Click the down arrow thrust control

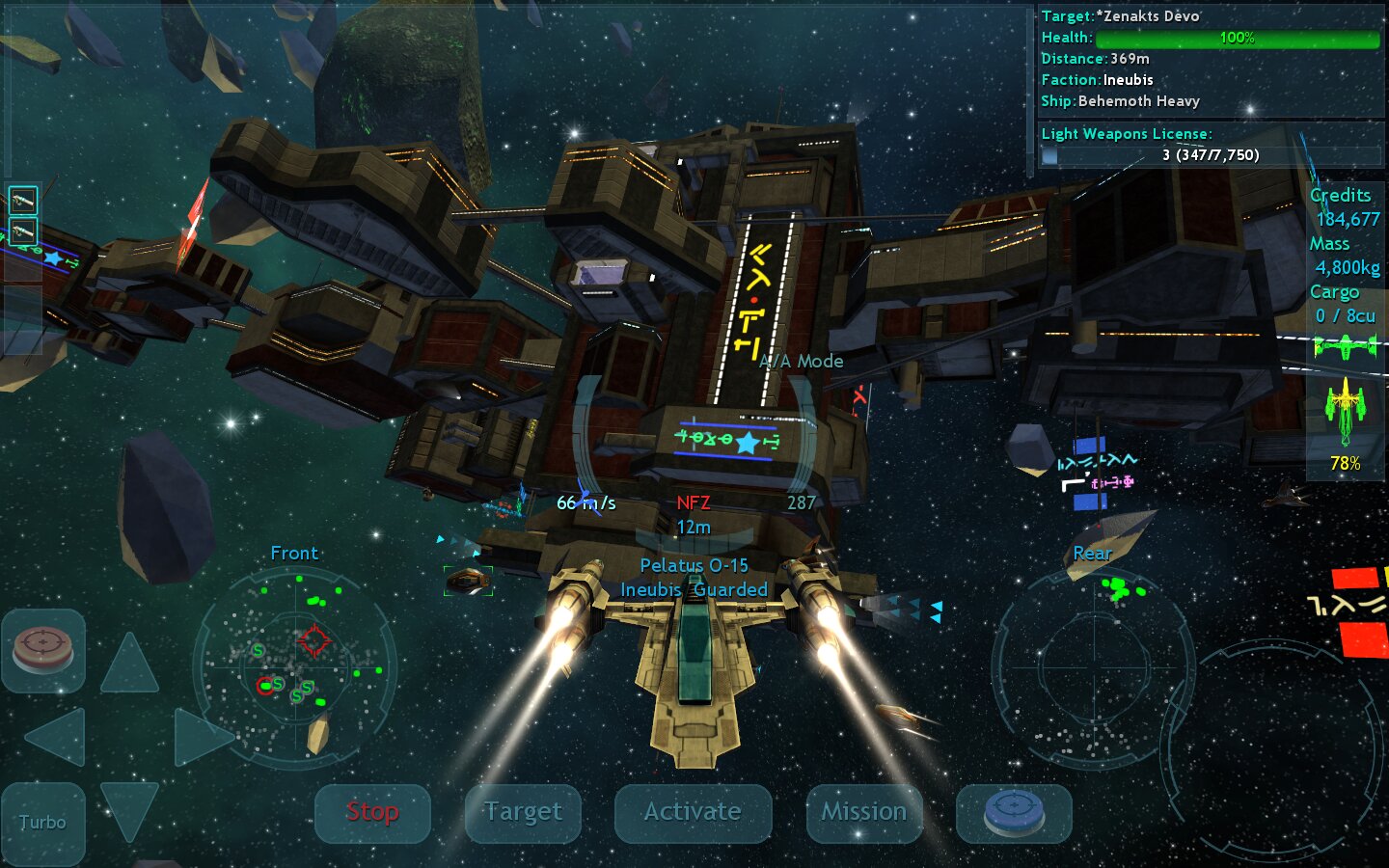[x=129, y=808]
